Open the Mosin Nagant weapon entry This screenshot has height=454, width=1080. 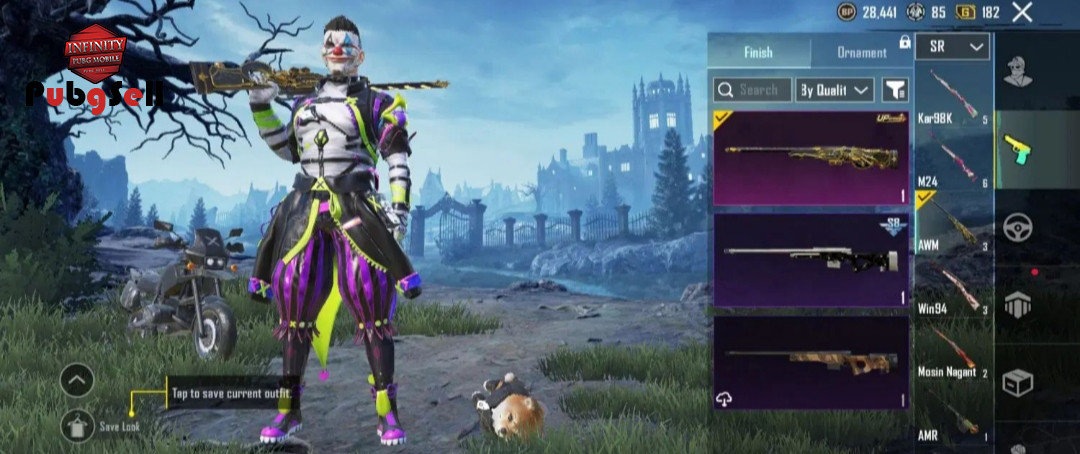click(953, 350)
